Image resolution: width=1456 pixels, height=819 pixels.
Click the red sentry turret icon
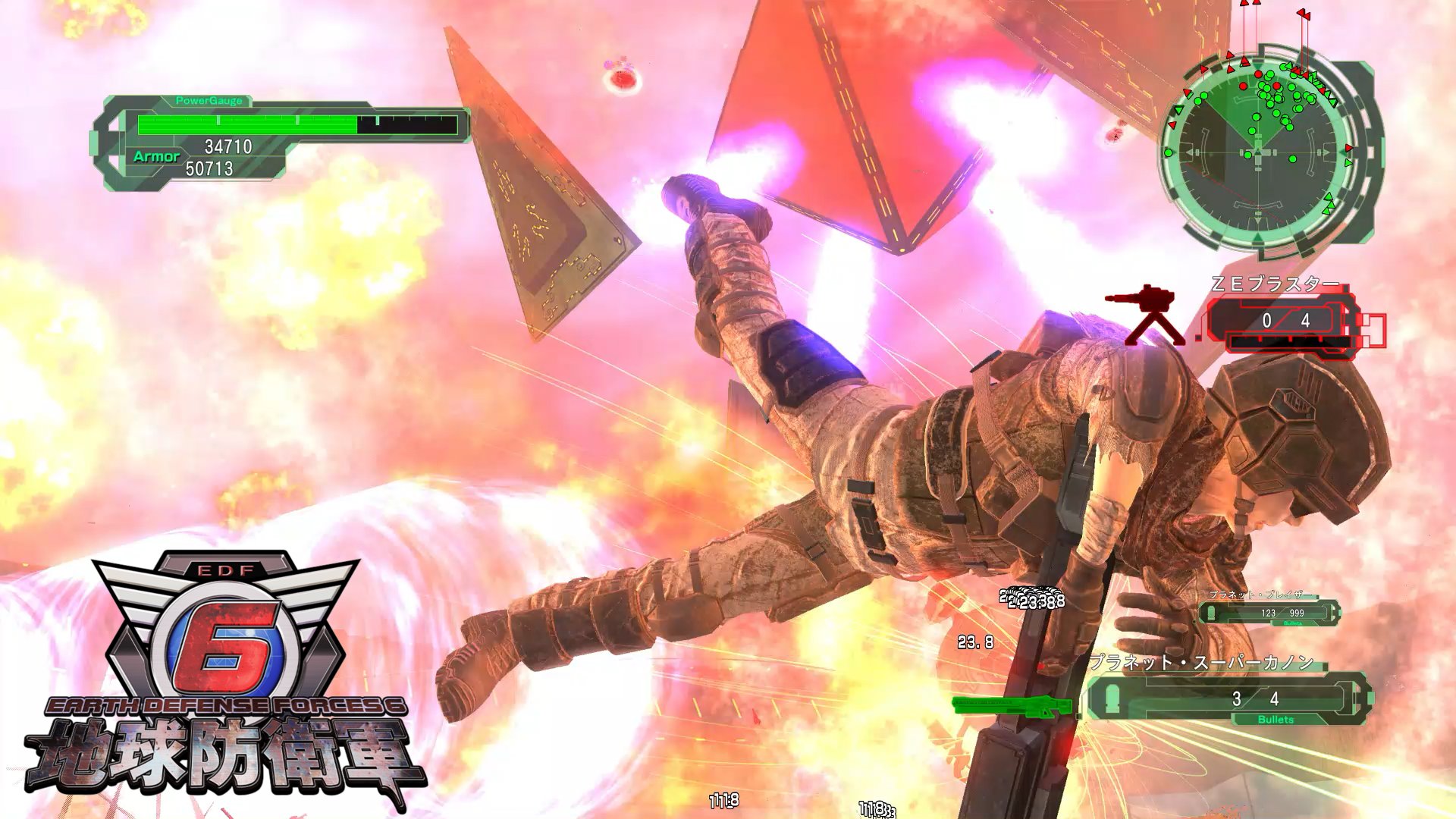point(1145,315)
